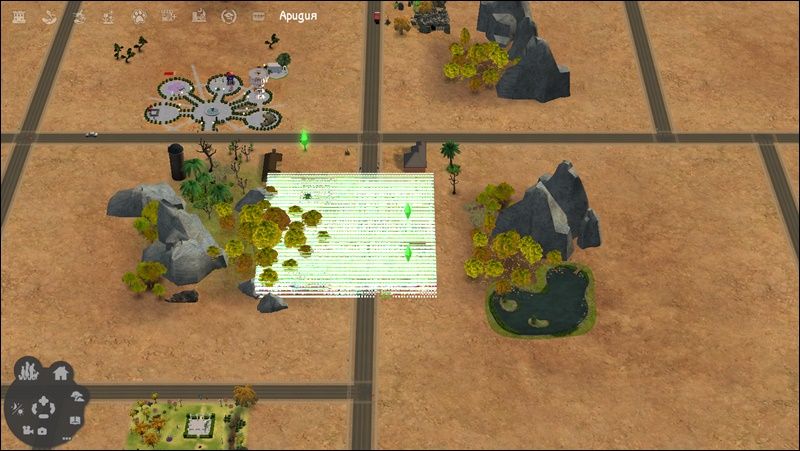Take a snapshot with the camera icon
The image size is (800, 451).
43,431
